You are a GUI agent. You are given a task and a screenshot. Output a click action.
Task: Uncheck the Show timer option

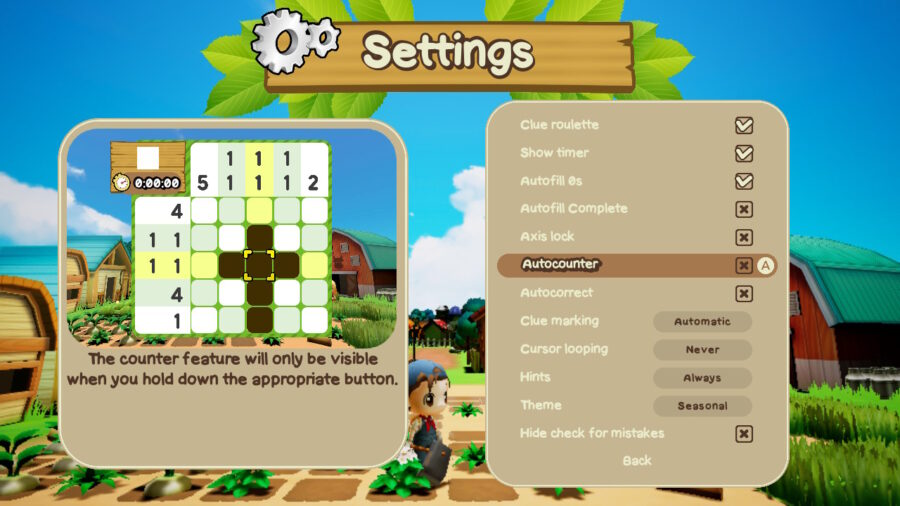pos(743,154)
